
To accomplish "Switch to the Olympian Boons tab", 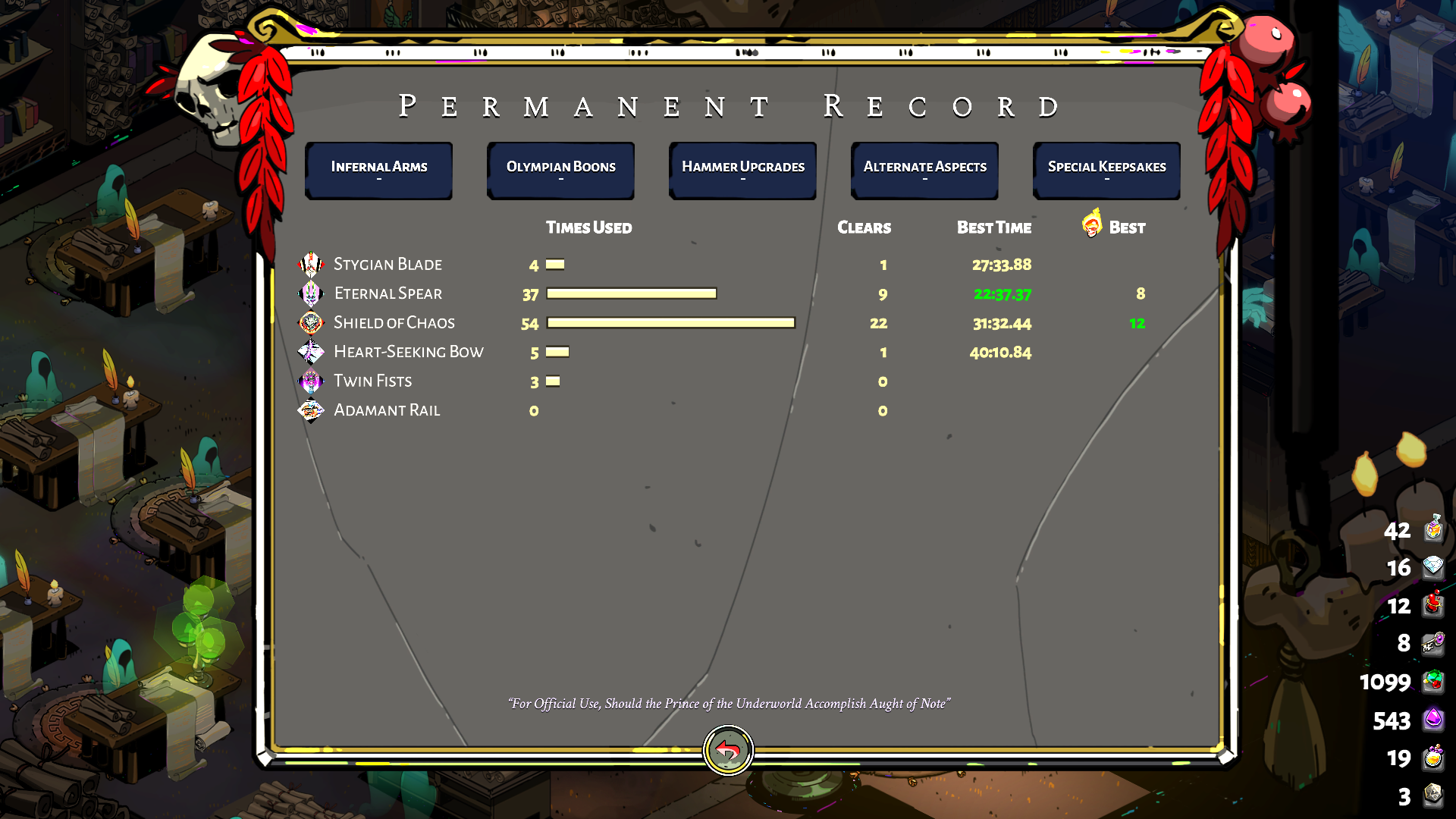I will point(560,170).
